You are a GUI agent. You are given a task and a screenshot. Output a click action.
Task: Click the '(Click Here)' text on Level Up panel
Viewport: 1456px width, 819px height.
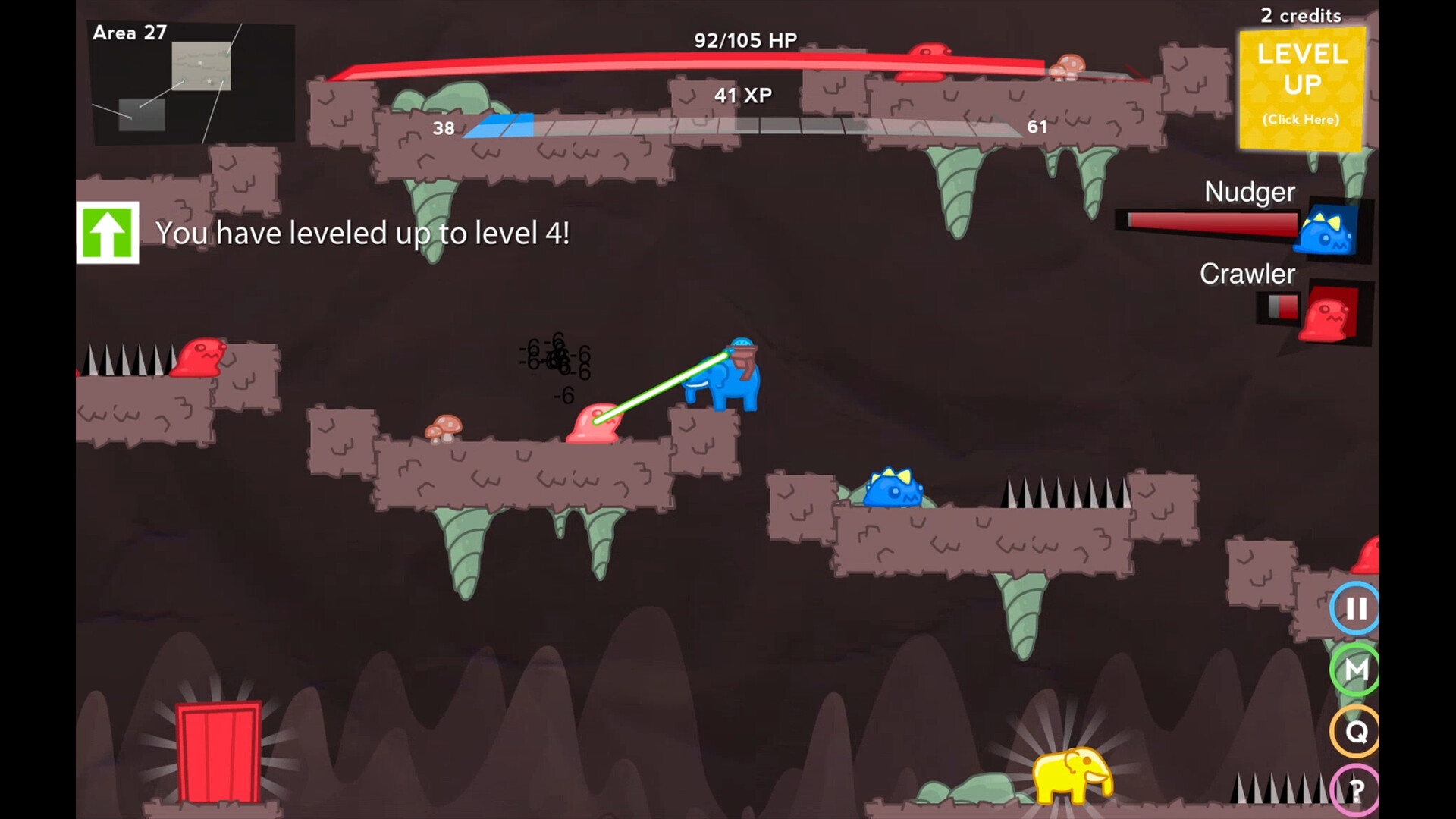pyautogui.click(x=1301, y=119)
